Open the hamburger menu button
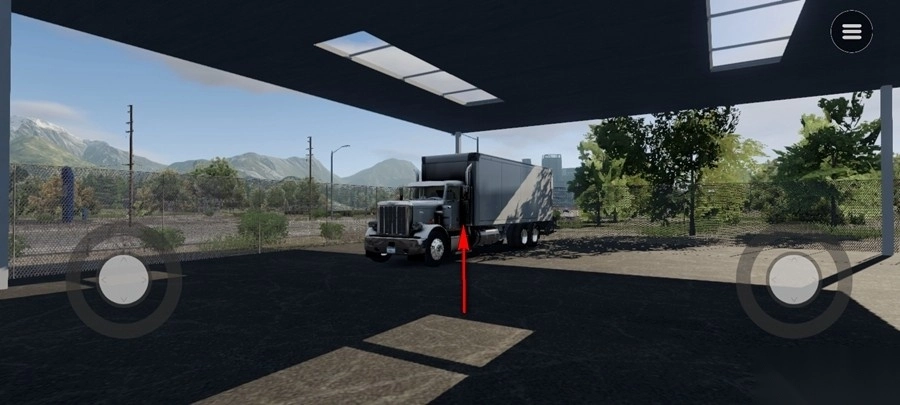 [x=851, y=32]
